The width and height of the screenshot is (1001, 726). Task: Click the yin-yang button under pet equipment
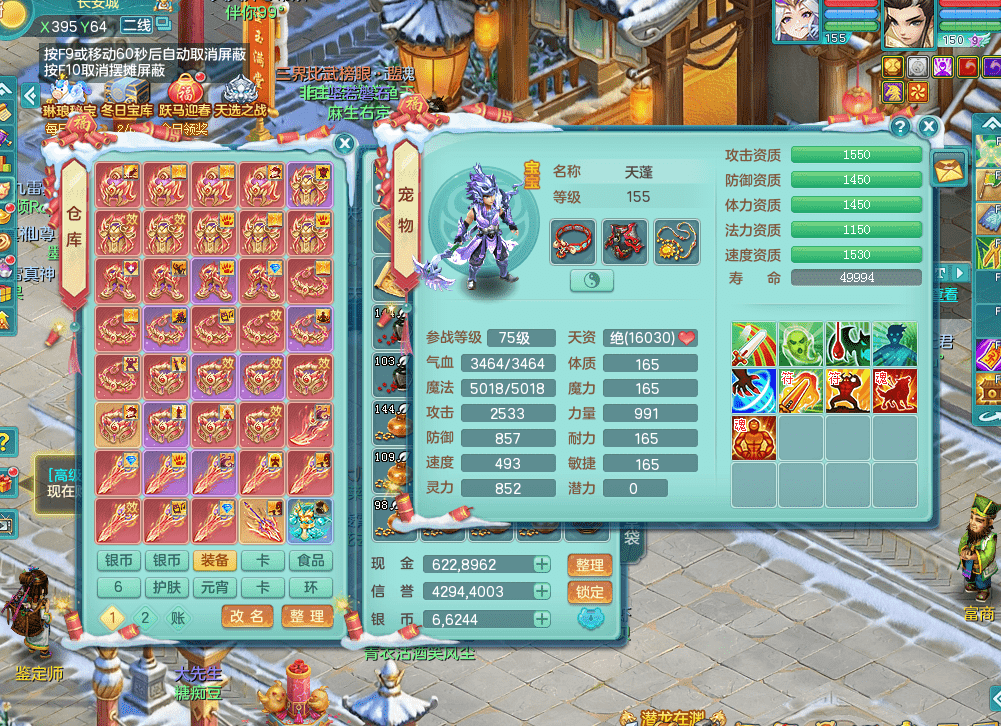(592, 281)
